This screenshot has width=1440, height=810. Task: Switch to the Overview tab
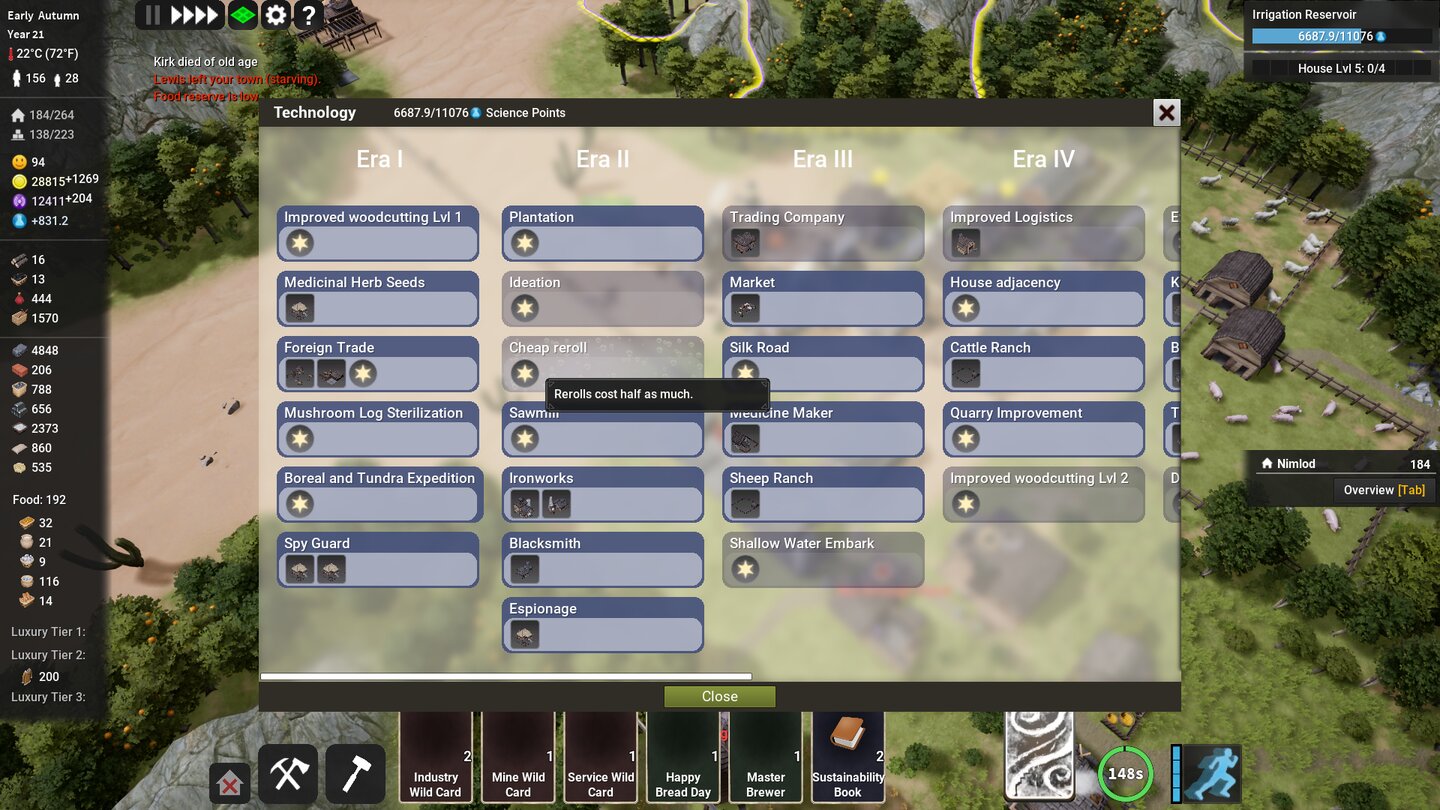pyautogui.click(x=1384, y=490)
